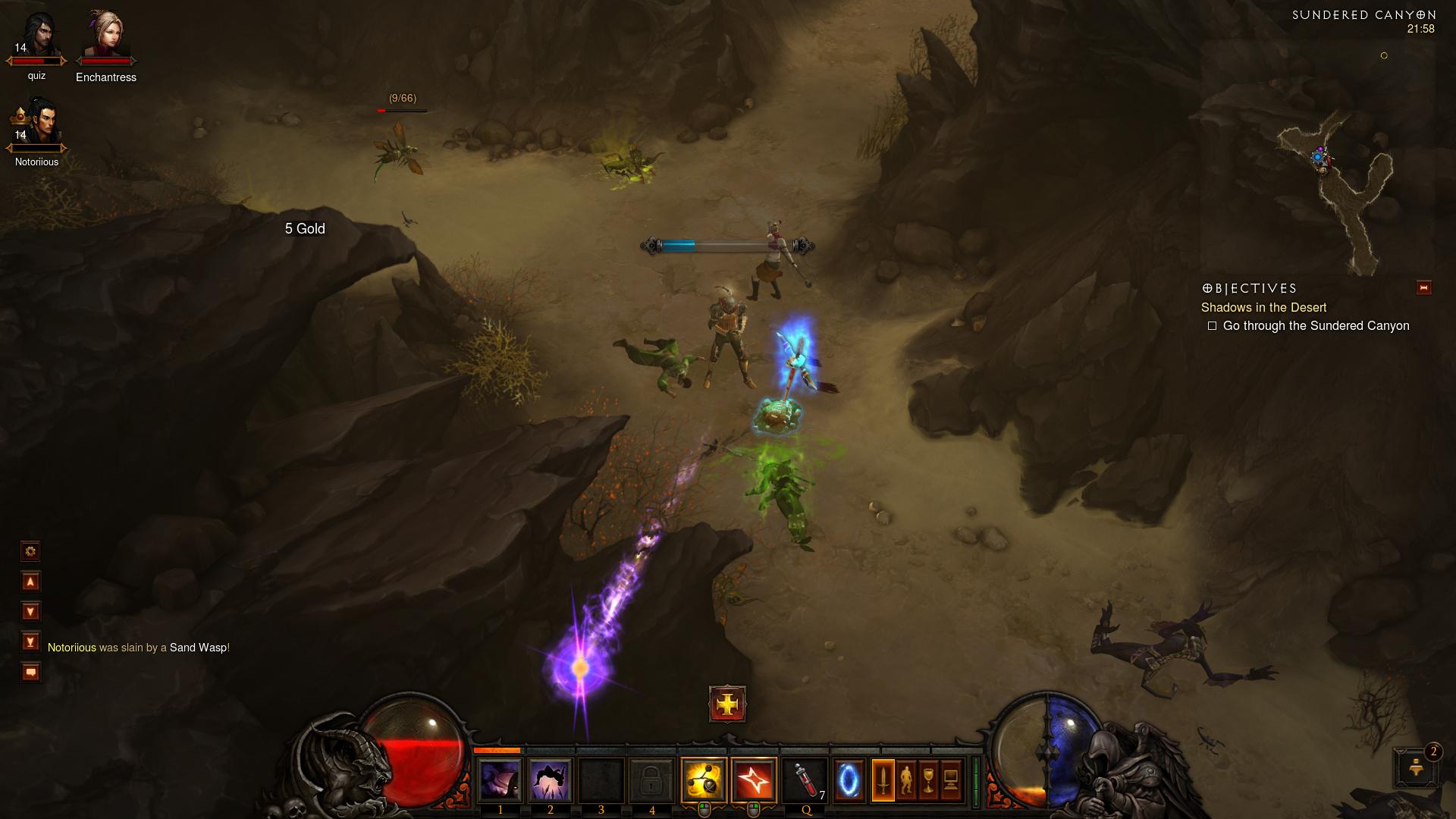The image size is (1456, 819).
Task: Open the character inventory figure button
Action: (x=906, y=780)
